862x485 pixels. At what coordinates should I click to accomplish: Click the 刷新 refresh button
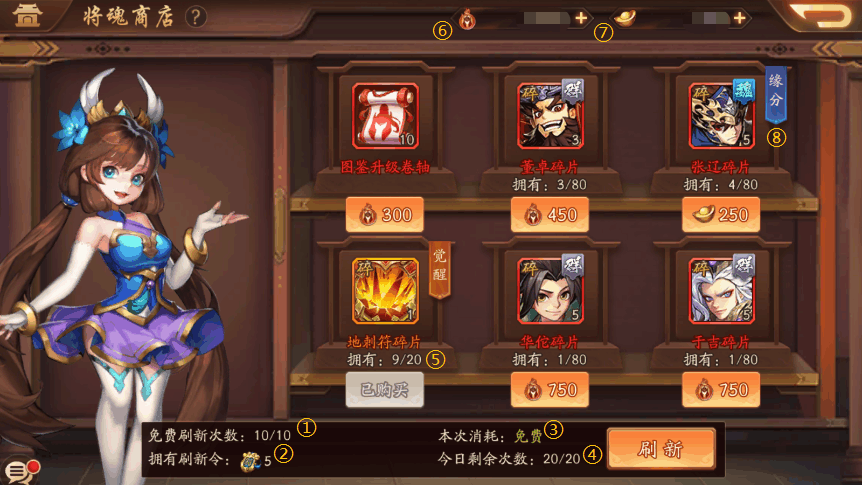click(661, 449)
